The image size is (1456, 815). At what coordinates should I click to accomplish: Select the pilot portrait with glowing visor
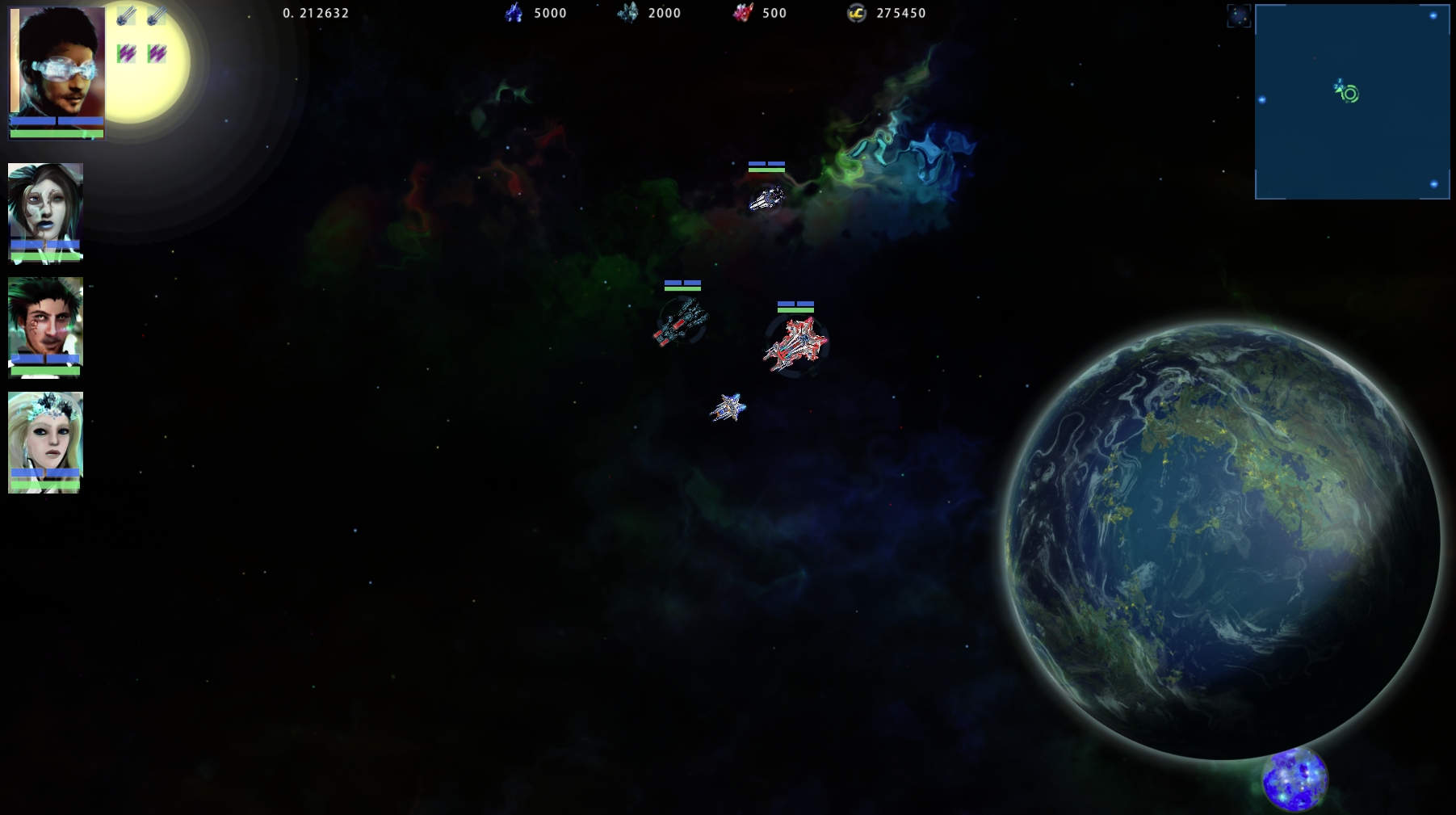57,65
